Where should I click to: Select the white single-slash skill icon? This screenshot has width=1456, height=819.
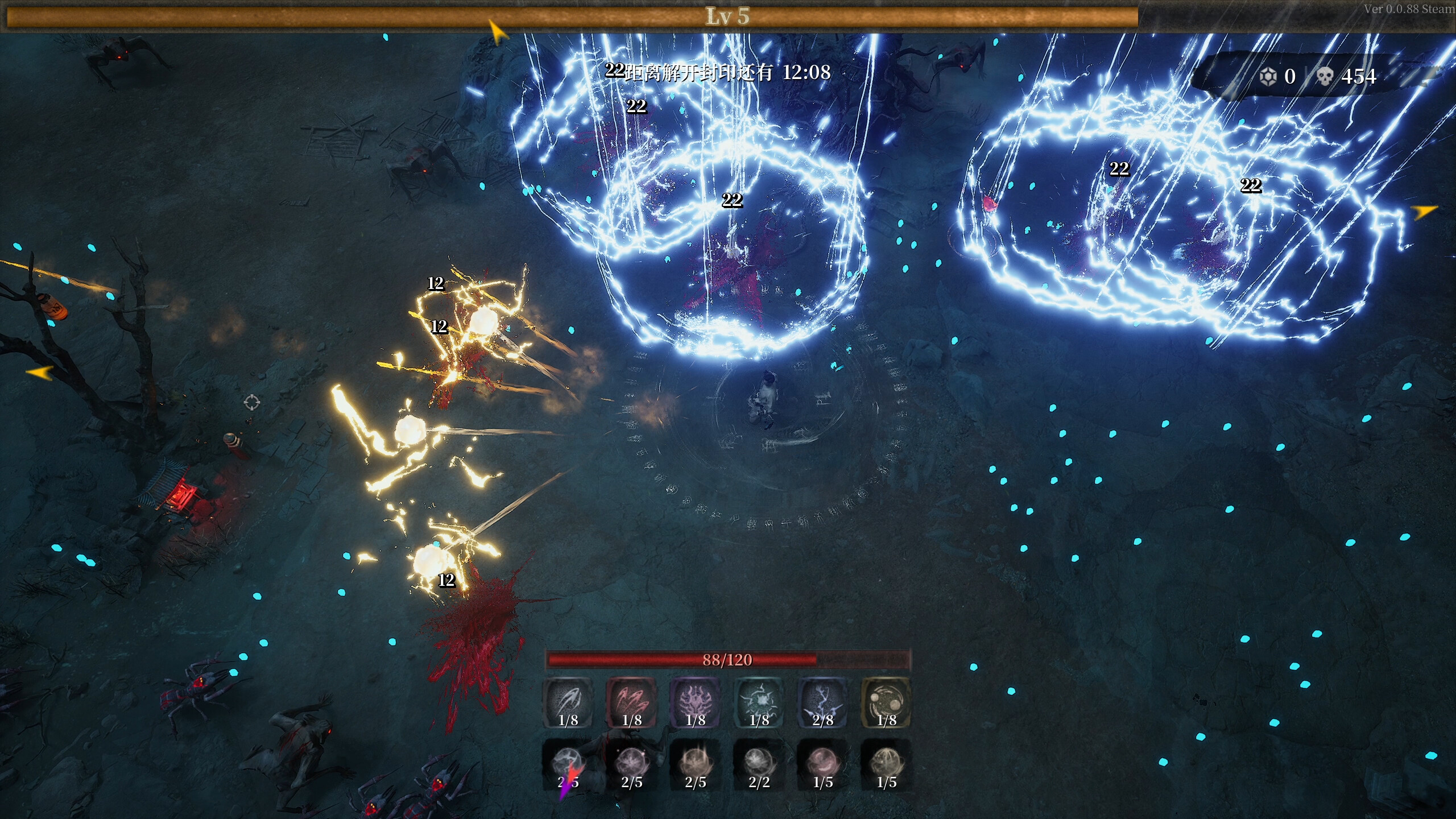pyautogui.click(x=568, y=702)
